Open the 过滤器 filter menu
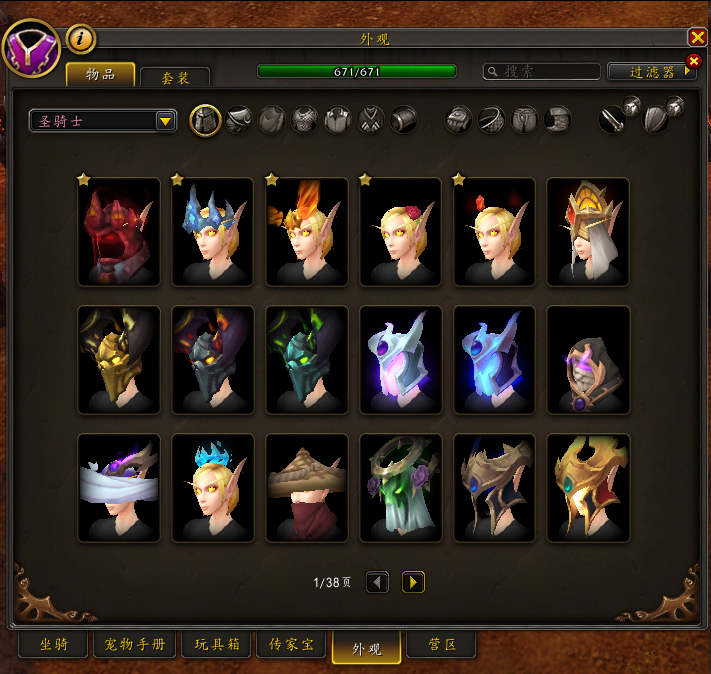The width and height of the screenshot is (711, 674). [651, 72]
